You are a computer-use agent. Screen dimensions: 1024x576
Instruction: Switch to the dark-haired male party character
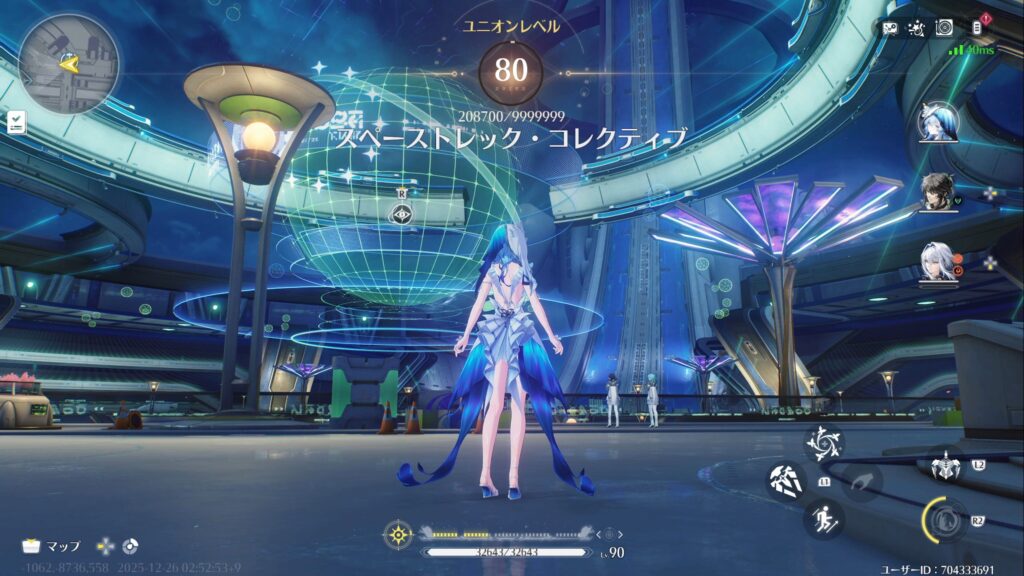pyautogui.click(x=938, y=191)
